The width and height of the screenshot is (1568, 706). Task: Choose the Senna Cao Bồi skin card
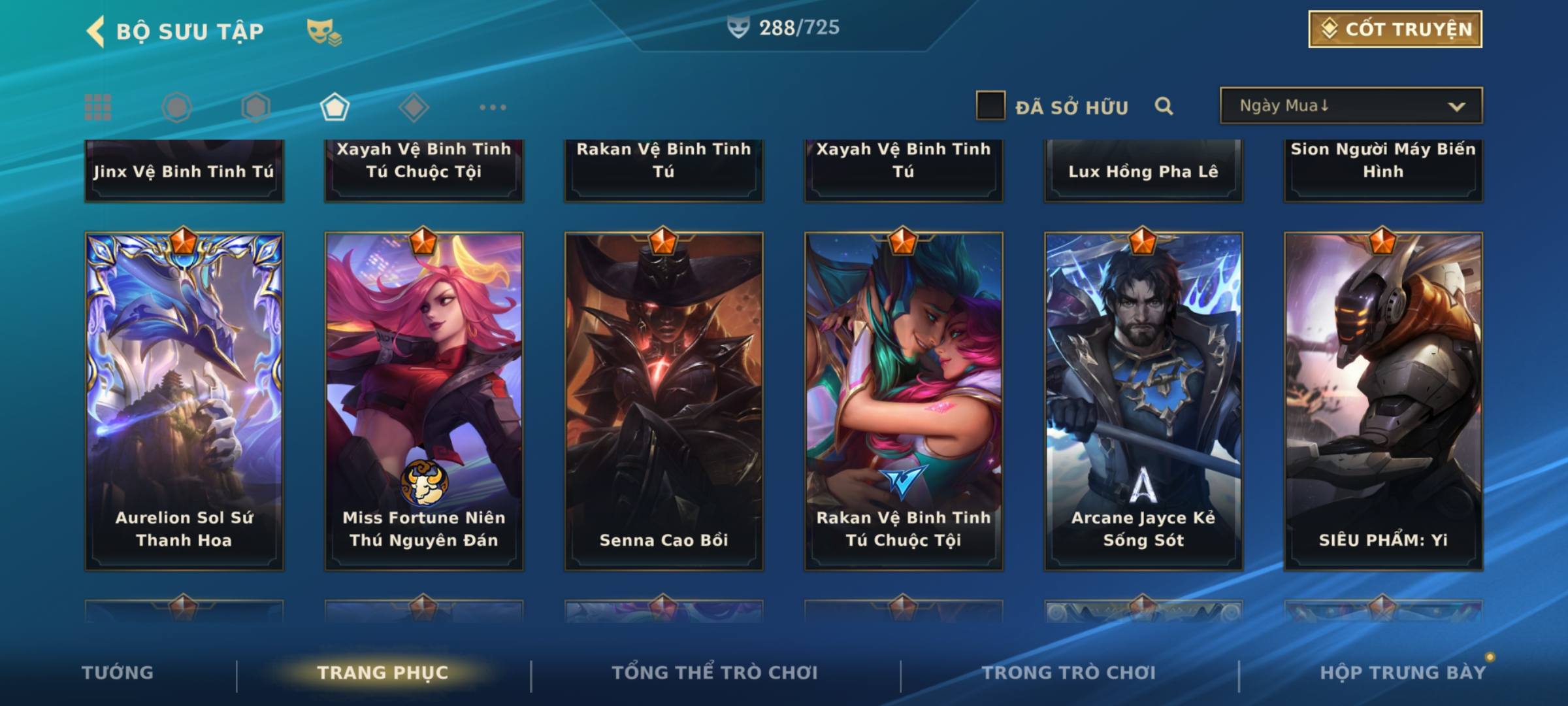664,401
